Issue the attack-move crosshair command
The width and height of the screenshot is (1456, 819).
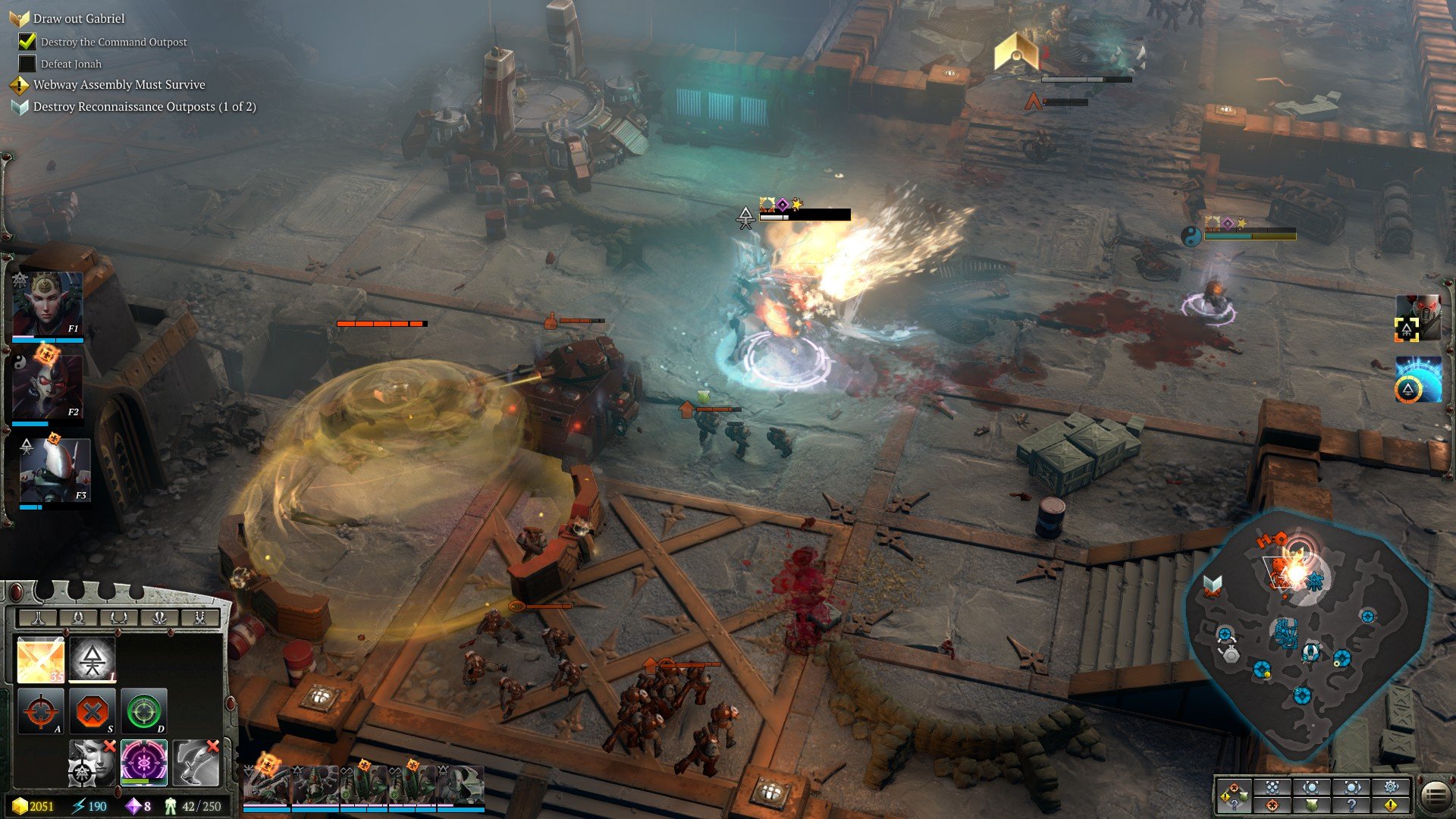tap(40, 711)
